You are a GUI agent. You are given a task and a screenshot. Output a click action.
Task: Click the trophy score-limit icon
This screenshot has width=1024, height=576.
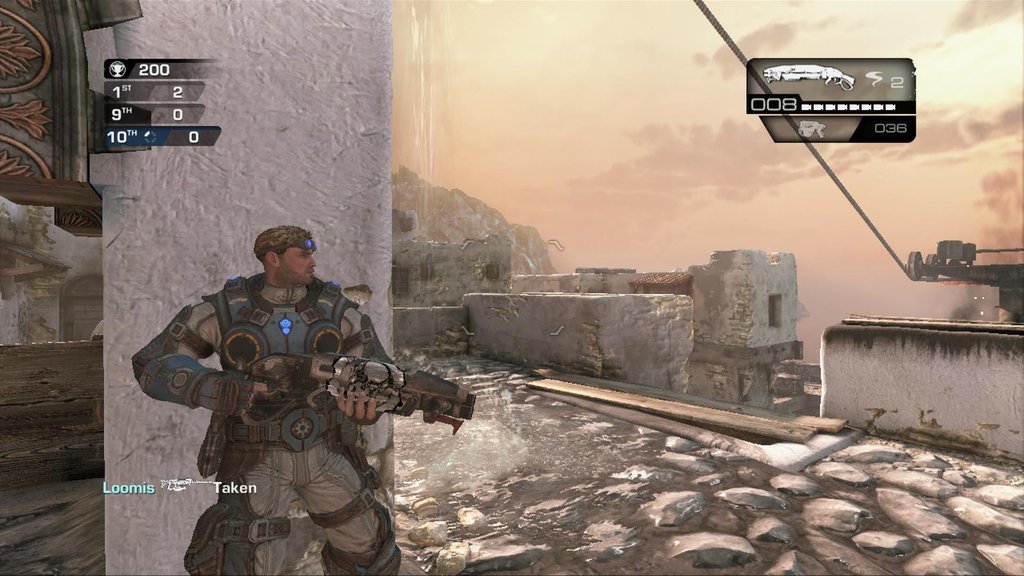coord(119,70)
